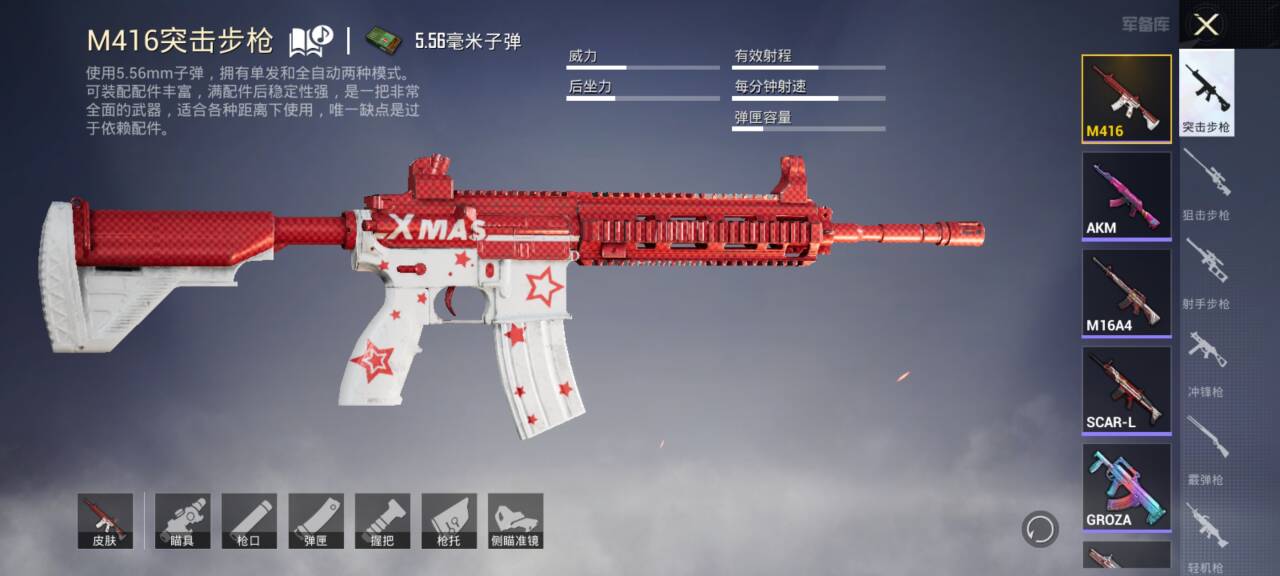Switch to the 轻机枪 category

(x=1206, y=535)
